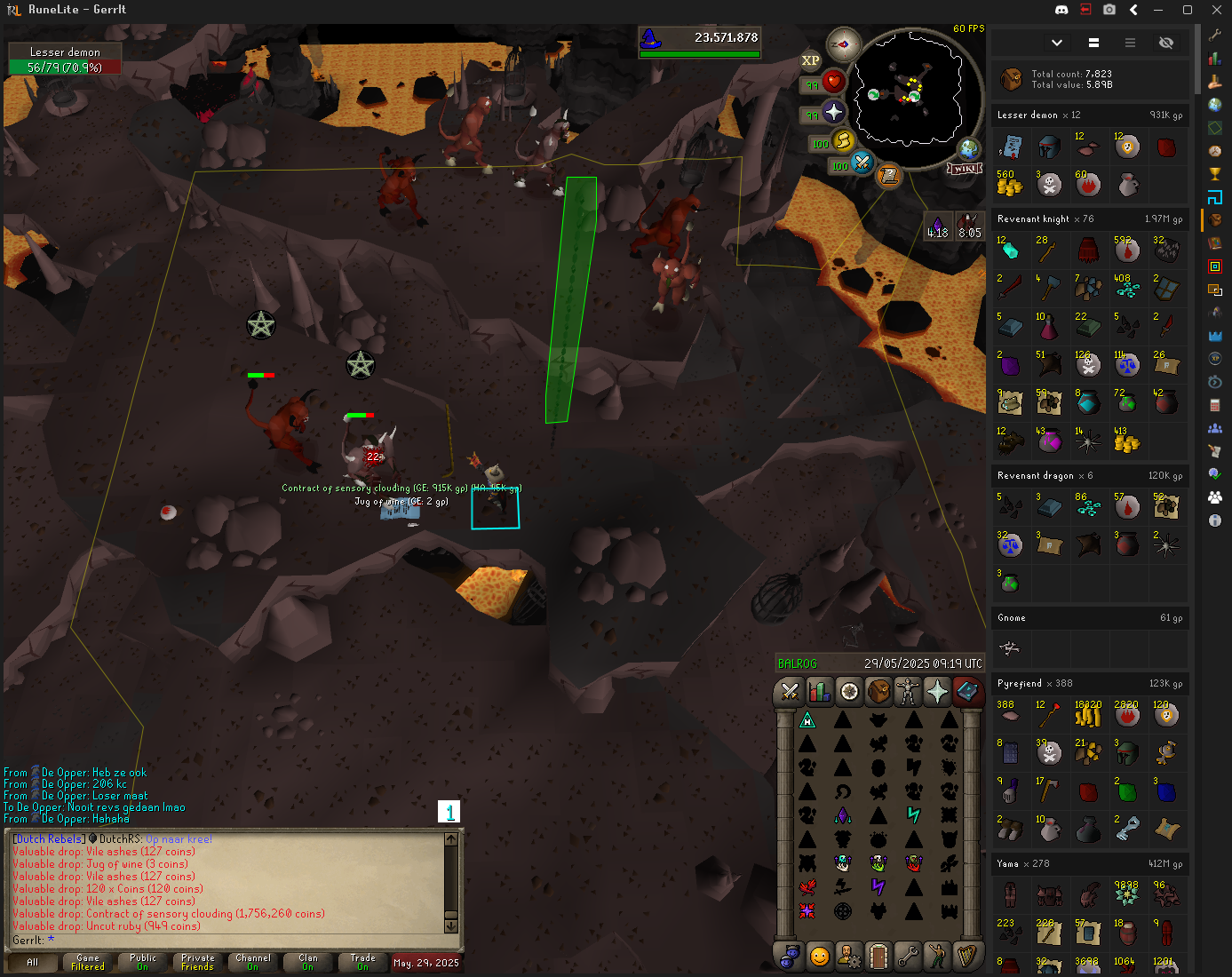Screen dimensions: 1232x977
Task: Minimize the RuneLite window
Action: pyautogui.click(x=1158, y=10)
